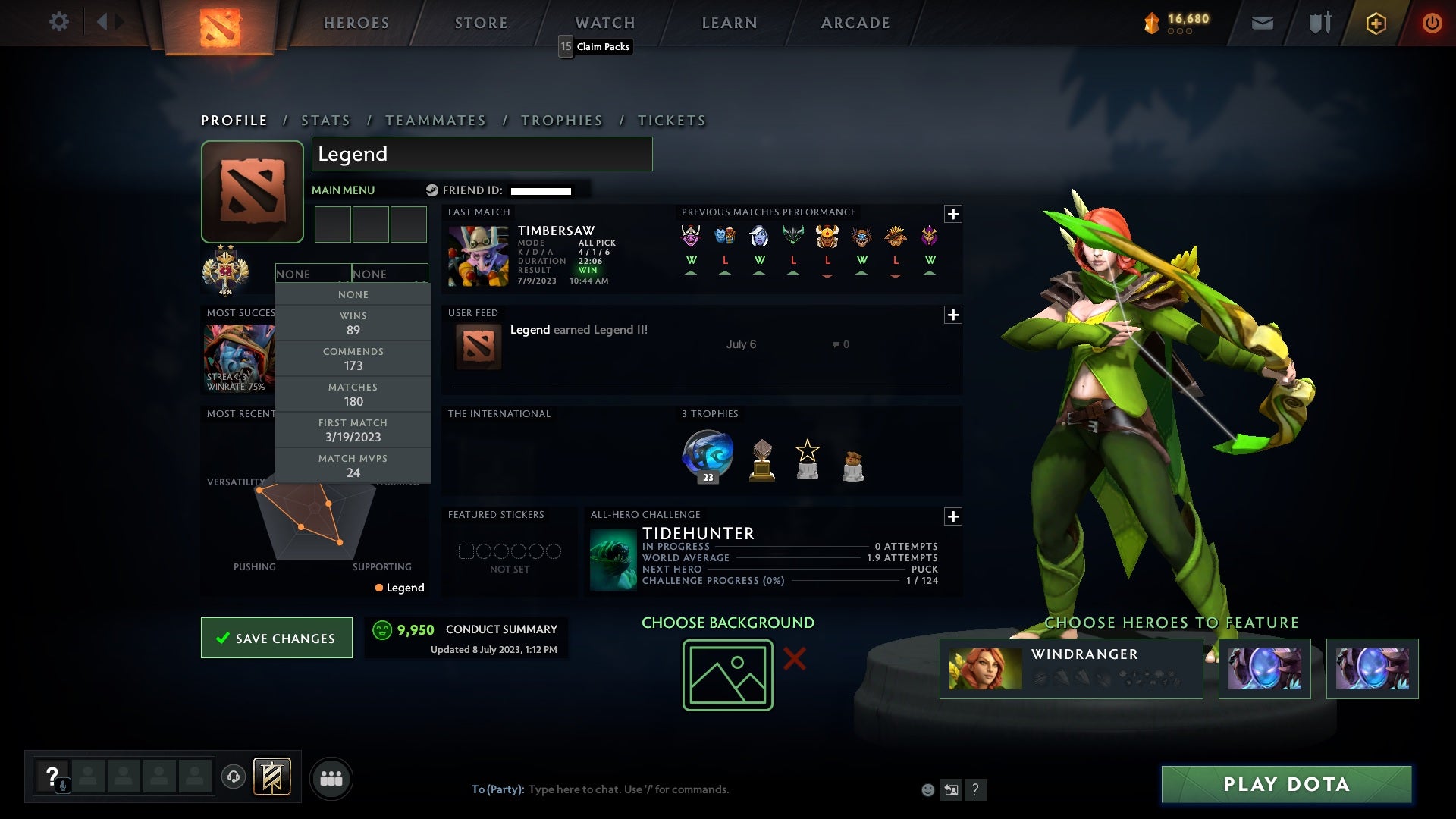Open the emoticon picker beside chat box
This screenshot has width=1456, height=819.
point(927,789)
